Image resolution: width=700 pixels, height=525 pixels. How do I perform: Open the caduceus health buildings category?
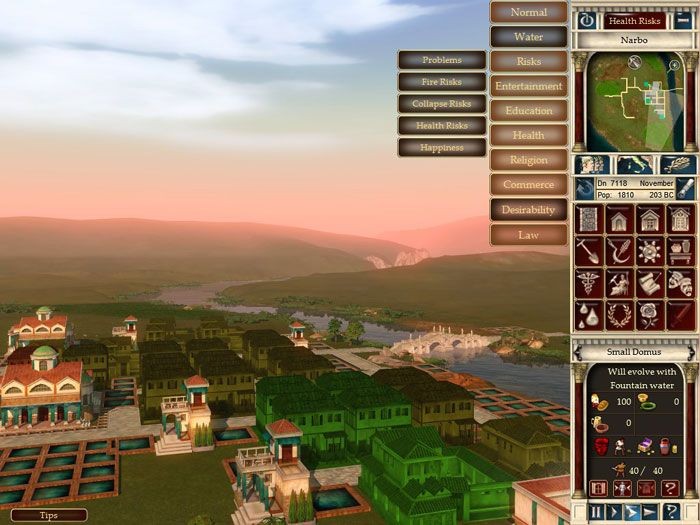[588, 283]
